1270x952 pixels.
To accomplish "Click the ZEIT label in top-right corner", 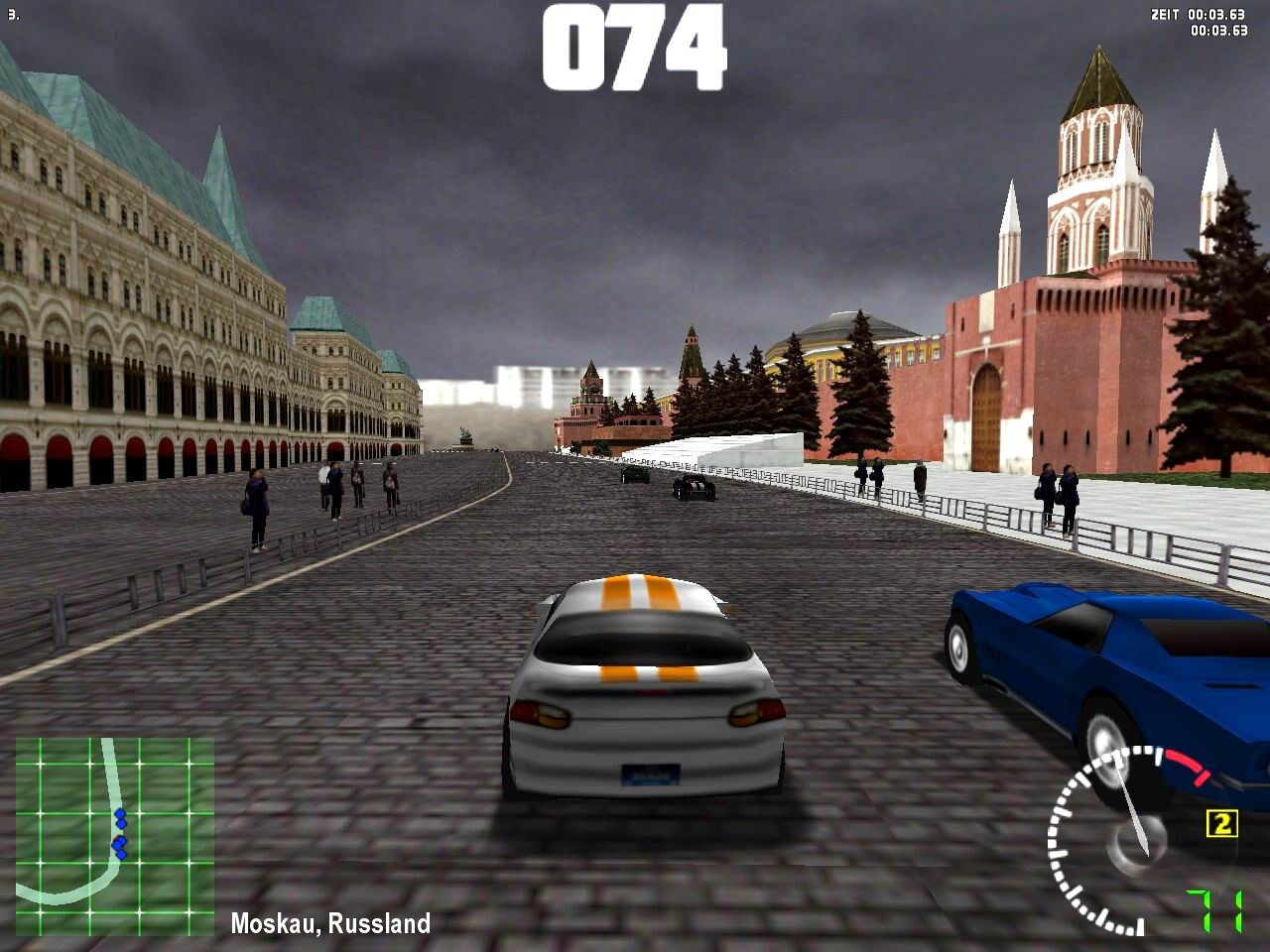I will click(1164, 15).
